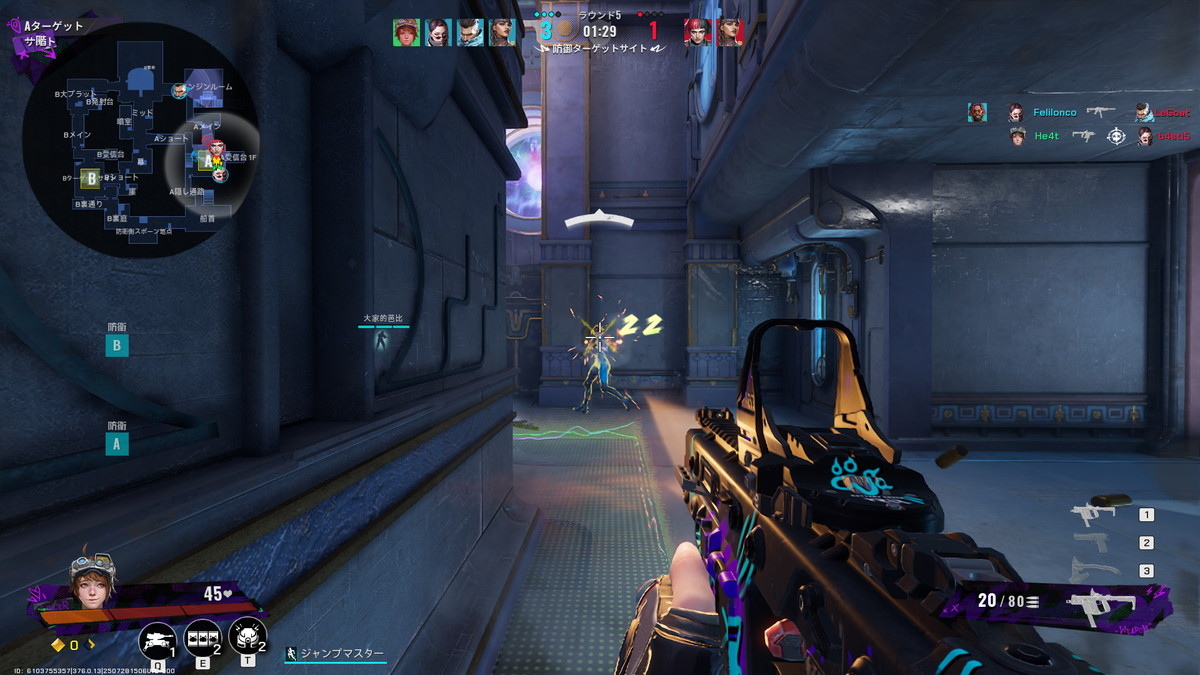Click the teammate face marker near エンジンルーム
The width and height of the screenshot is (1200, 675).
click(179, 91)
